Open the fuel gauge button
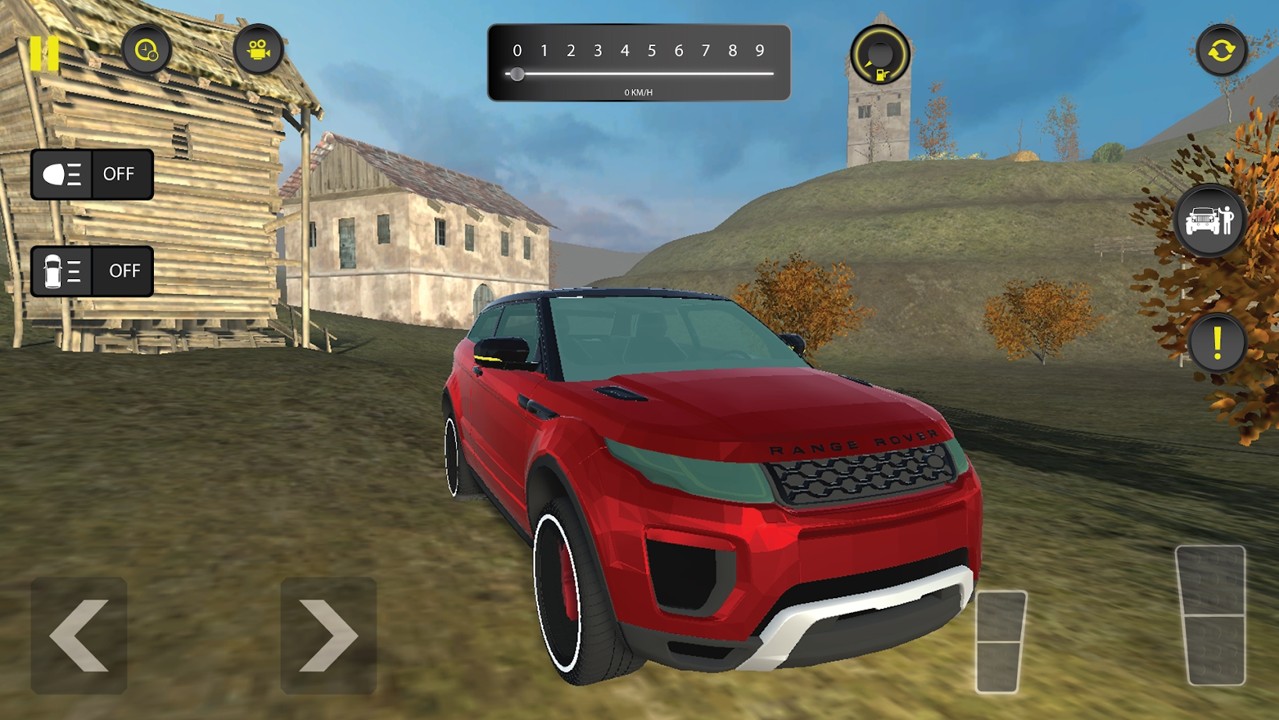 coord(880,55)
